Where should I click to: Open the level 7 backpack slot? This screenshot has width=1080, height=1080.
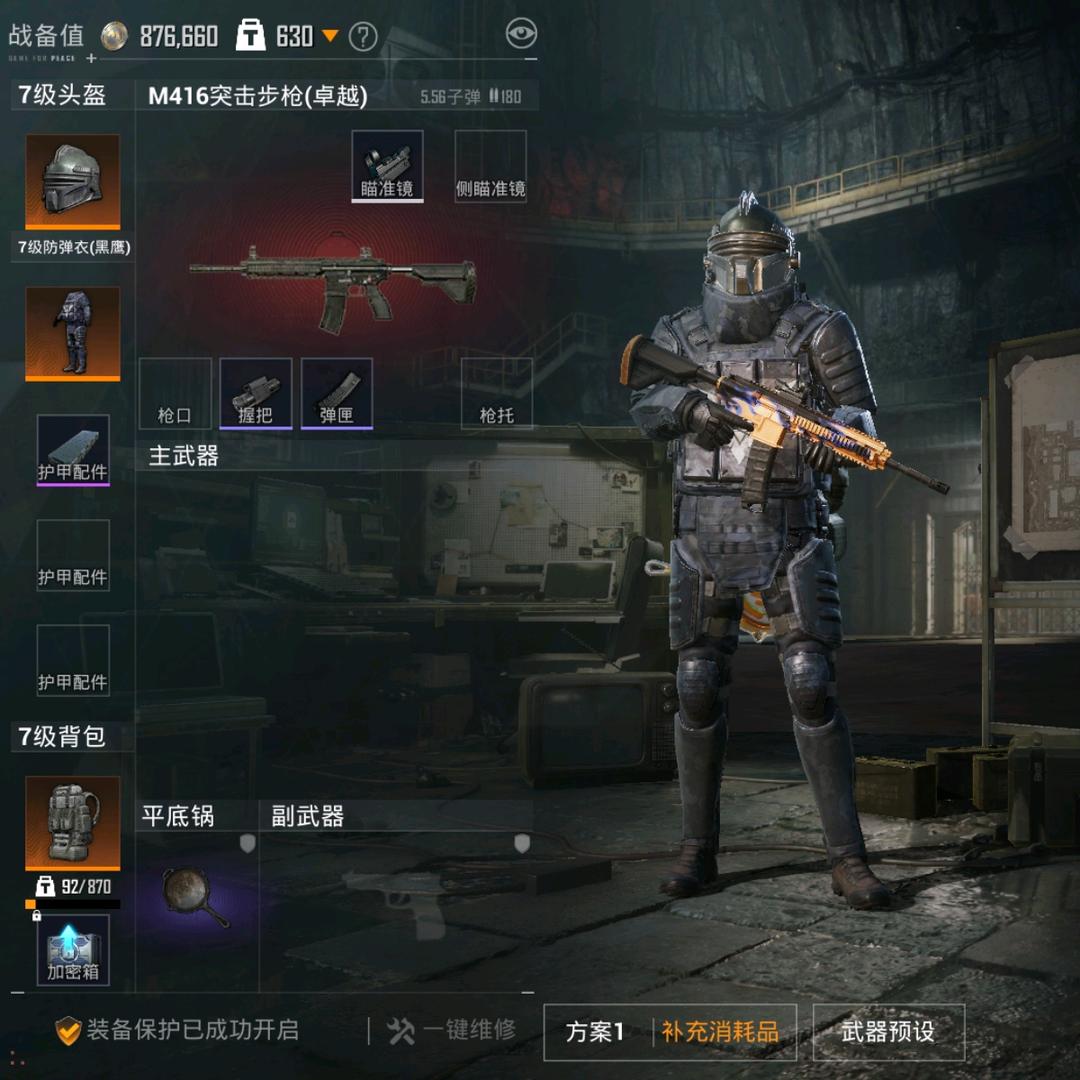pyautogui.click(x=72, y=822)
